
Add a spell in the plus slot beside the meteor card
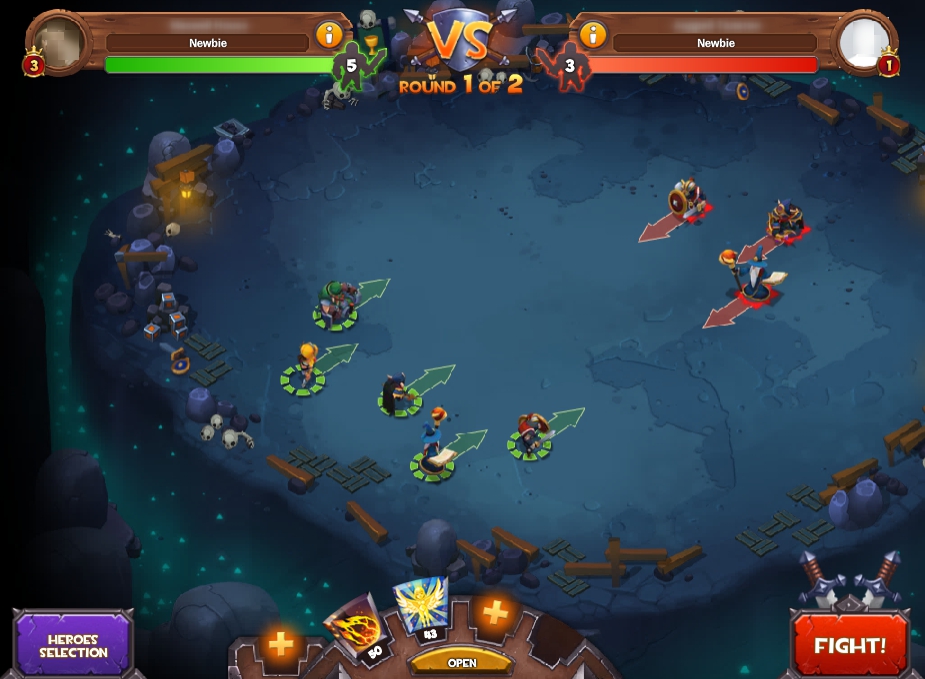(x=281, y=644)
